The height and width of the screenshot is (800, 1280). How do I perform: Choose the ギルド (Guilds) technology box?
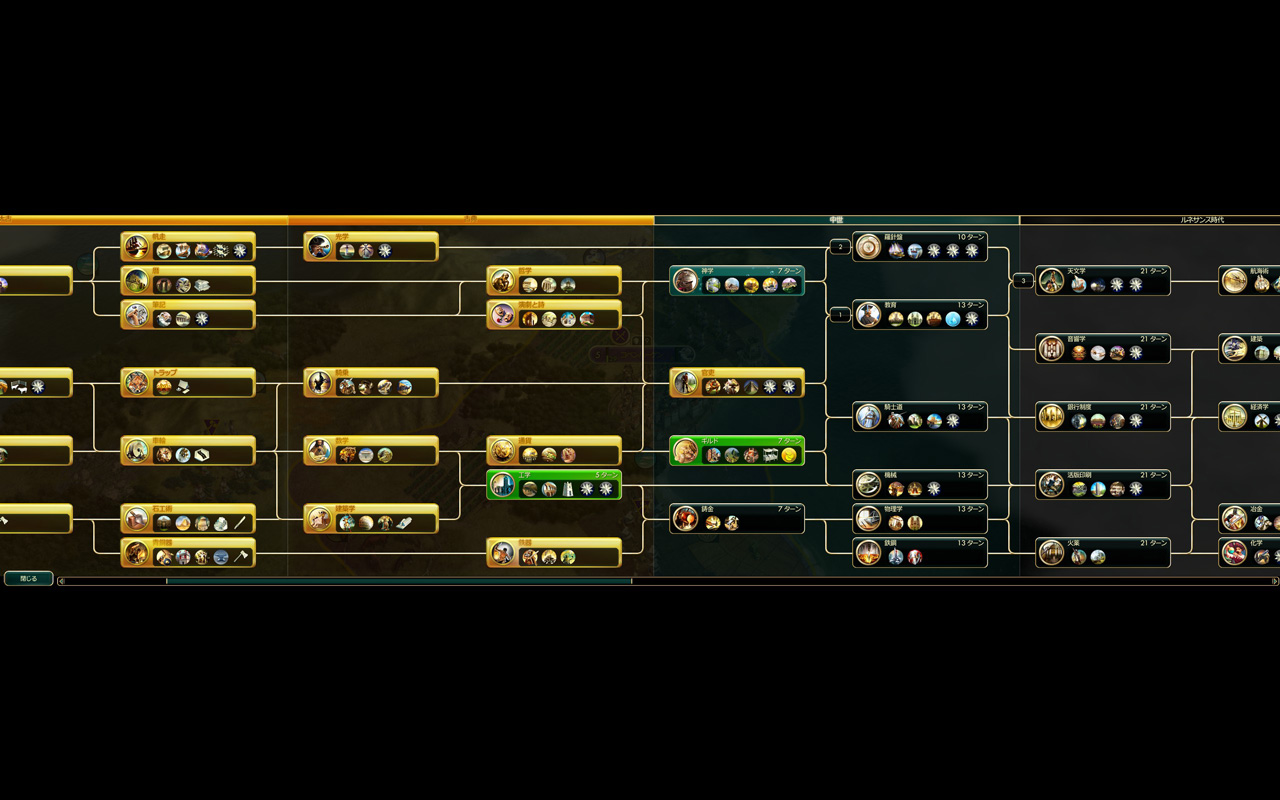[x=737, y=450]
